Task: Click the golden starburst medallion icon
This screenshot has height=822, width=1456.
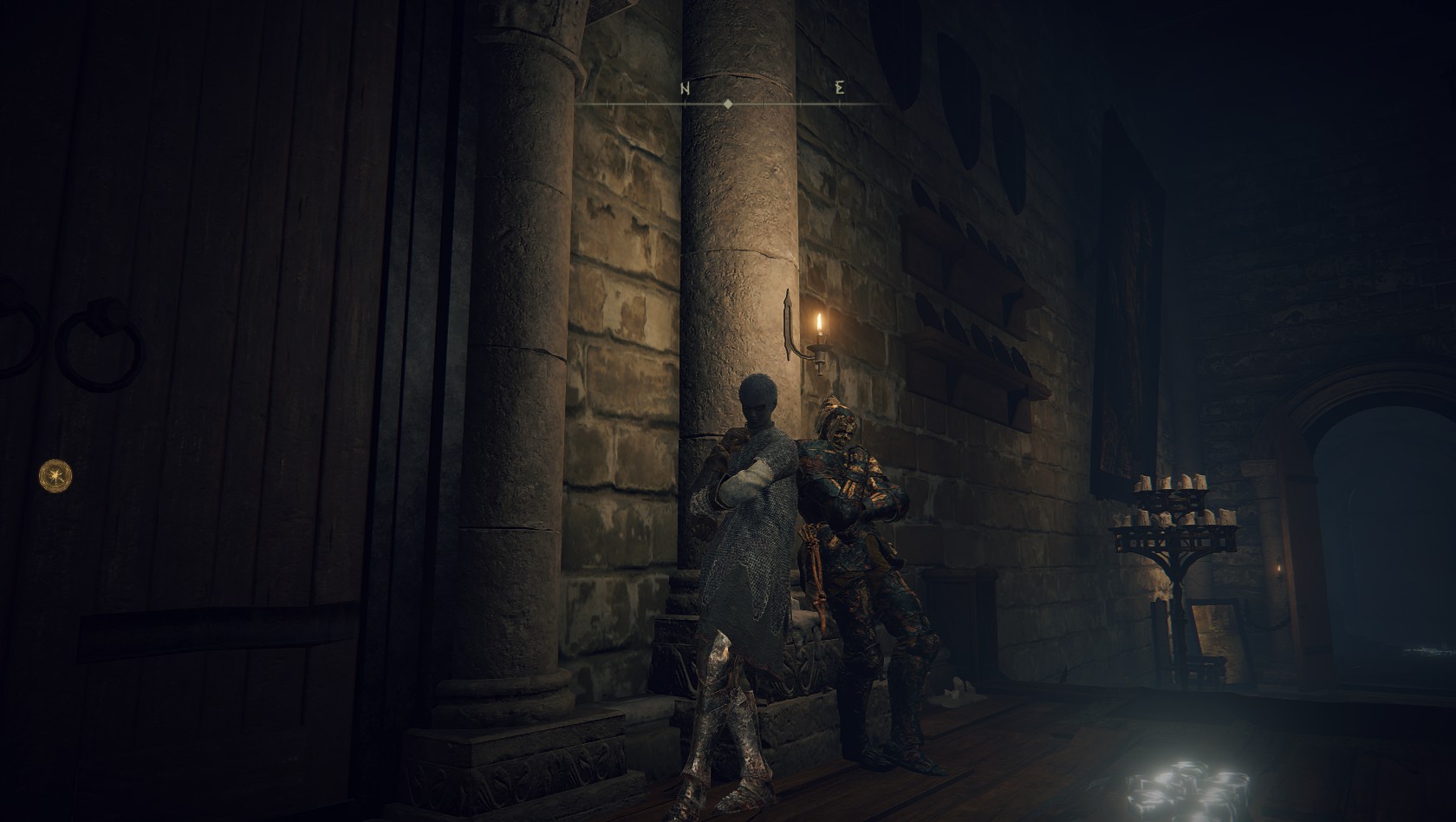Action: coord(56,474)
